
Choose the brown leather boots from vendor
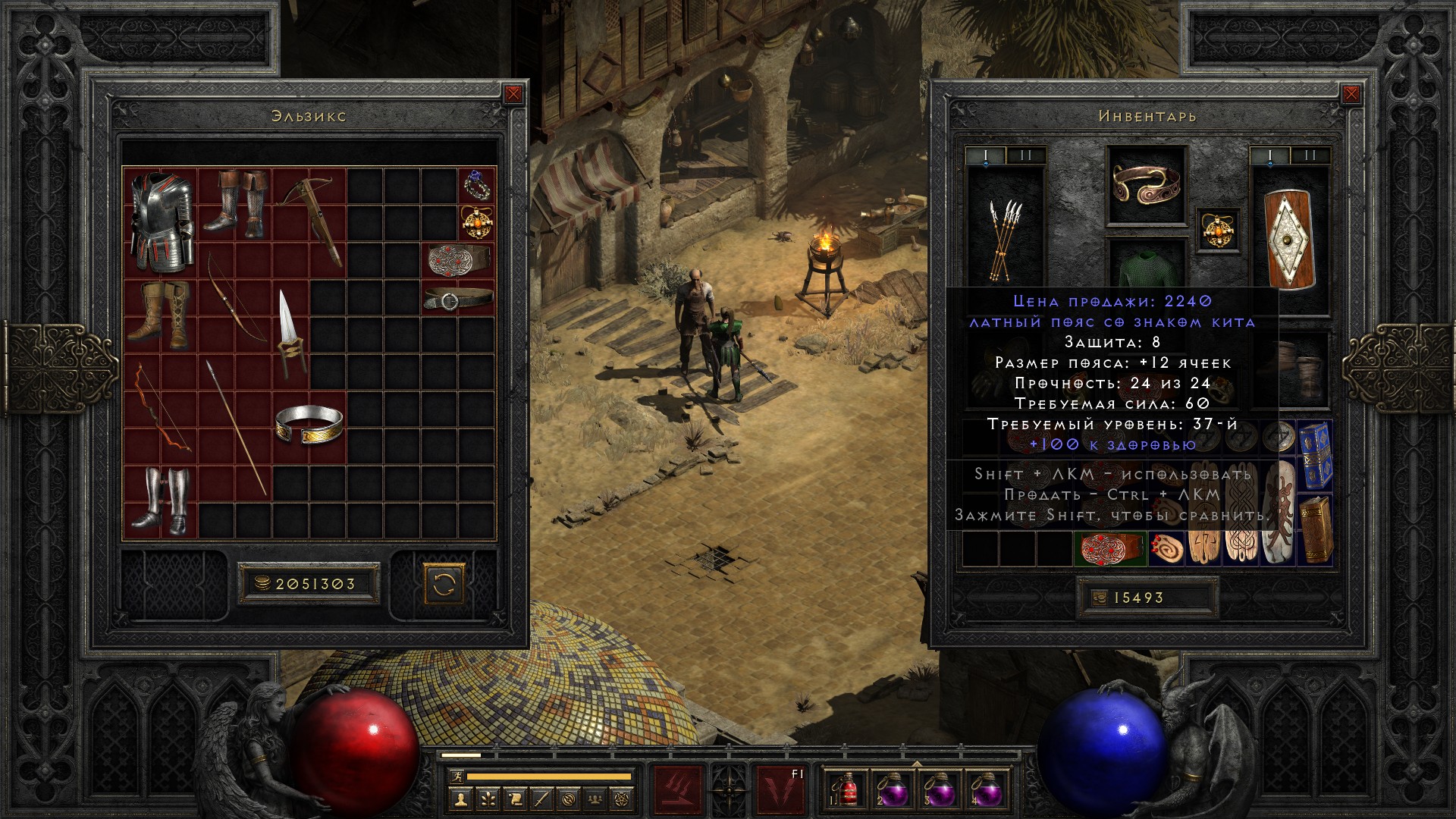161,315
